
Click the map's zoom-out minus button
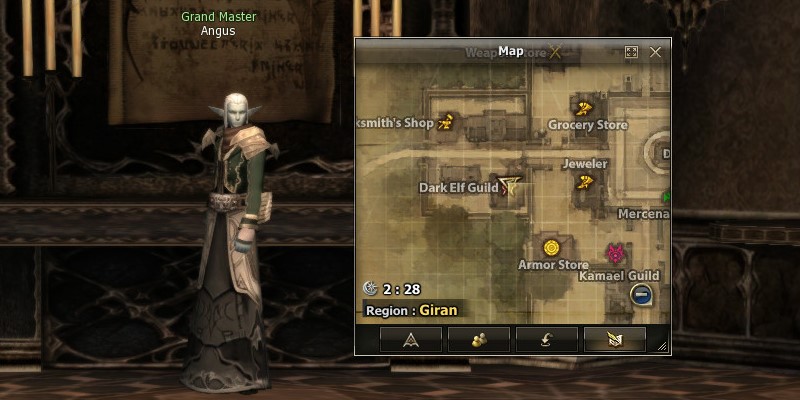tap(642, 294)
